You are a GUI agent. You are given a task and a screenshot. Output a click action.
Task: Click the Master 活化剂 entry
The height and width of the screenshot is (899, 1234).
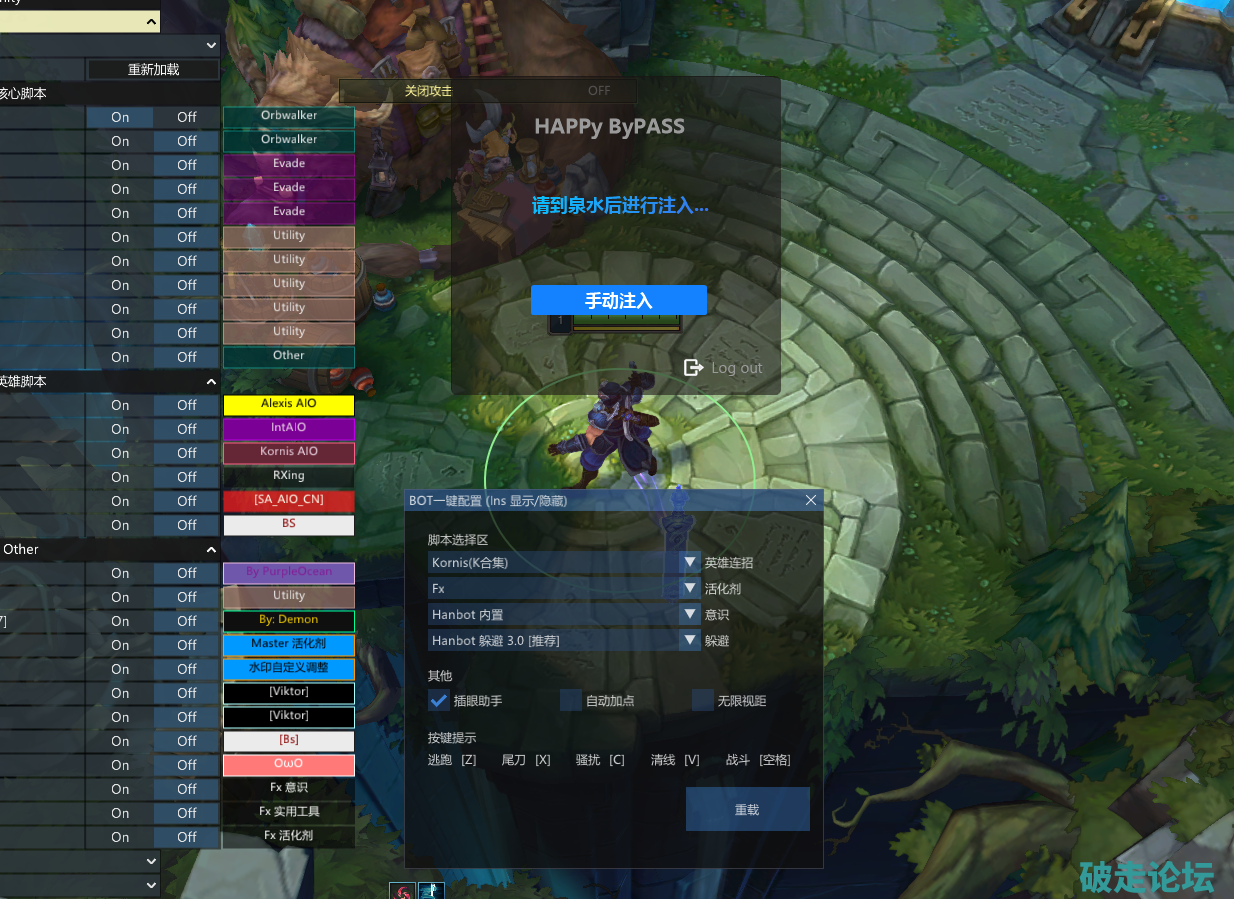click(x=288, y=644)
